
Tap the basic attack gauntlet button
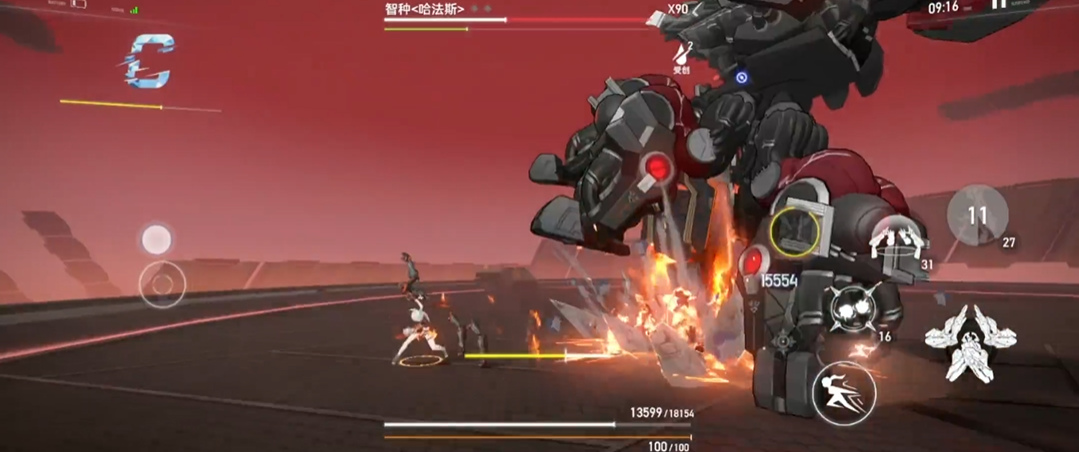958,343
